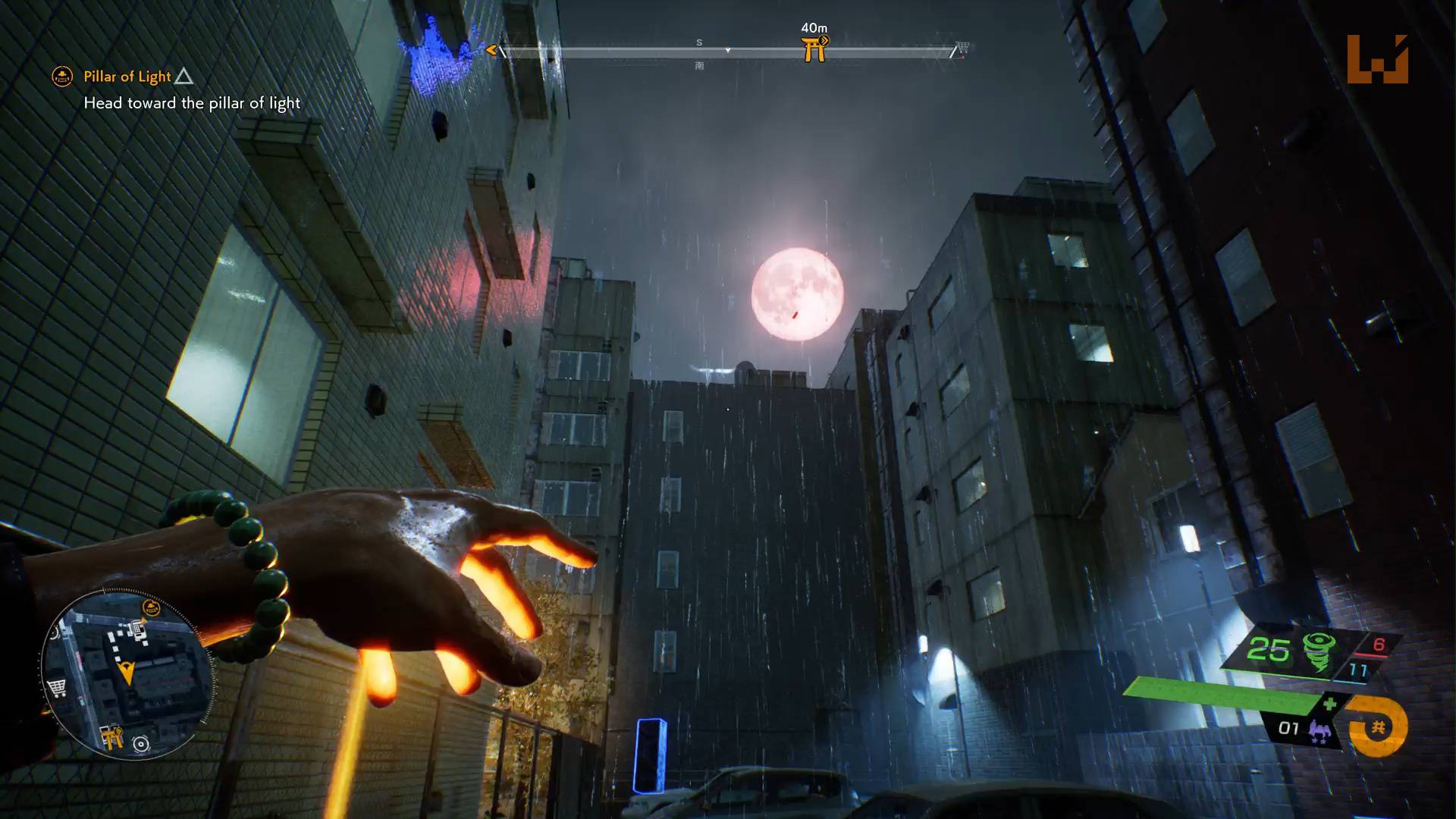Select the shopping cart marker on the compass

click(x=962, y=48)
